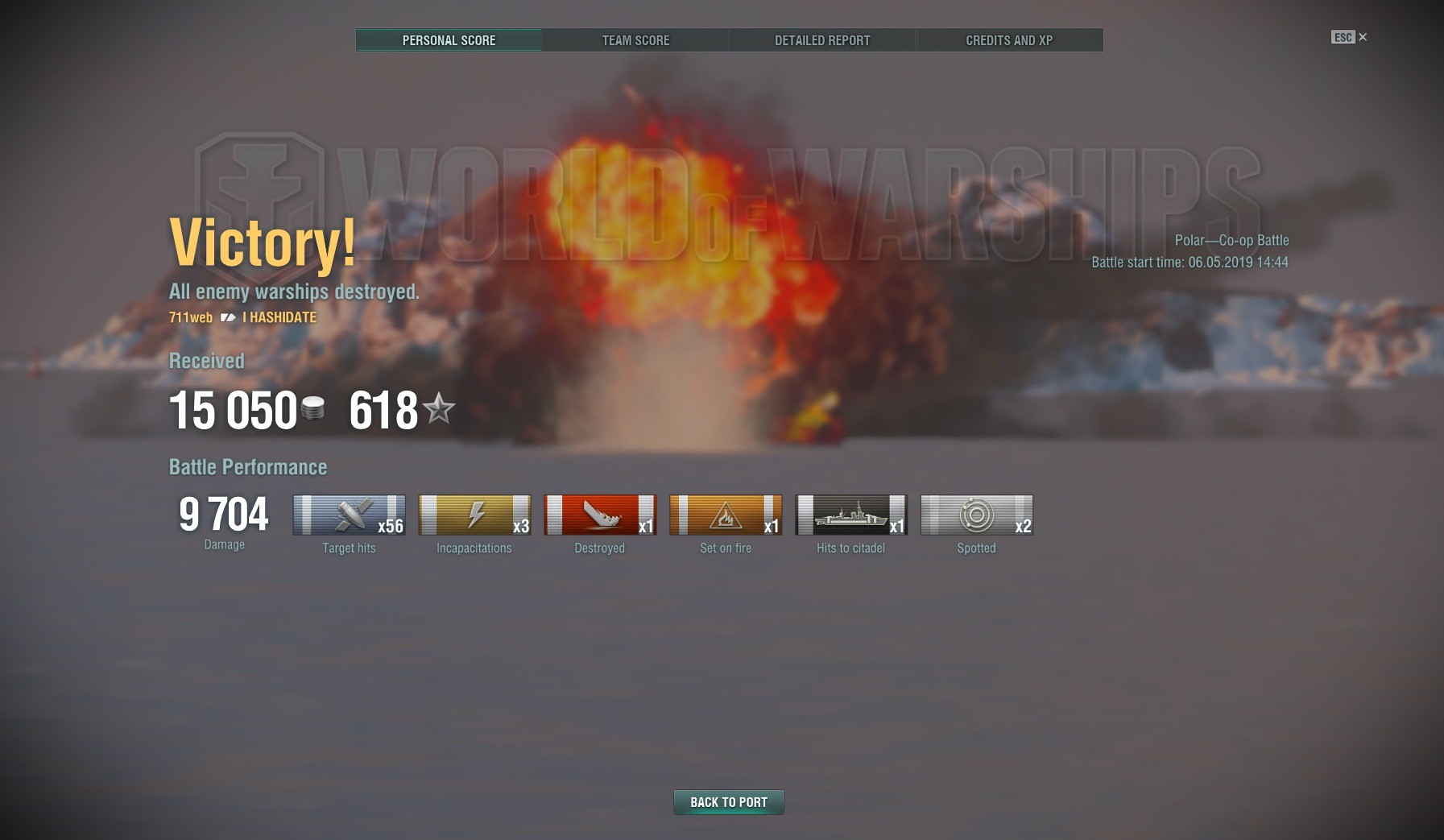
Task: Click the red Destroyed ribbon
Action: click(x=600, y=515)
